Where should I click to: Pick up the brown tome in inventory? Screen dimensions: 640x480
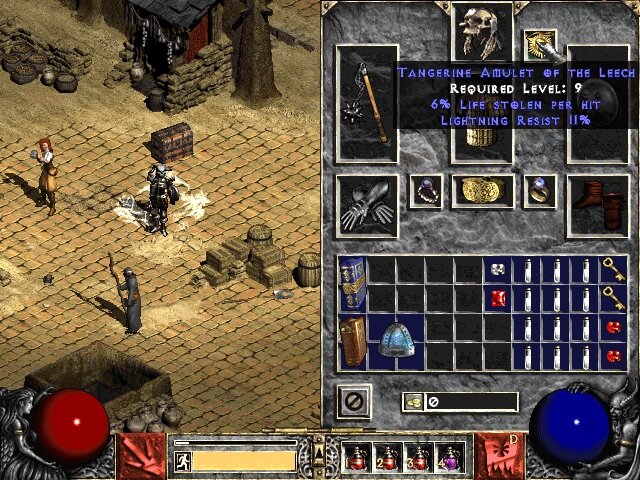coord(352,341)
